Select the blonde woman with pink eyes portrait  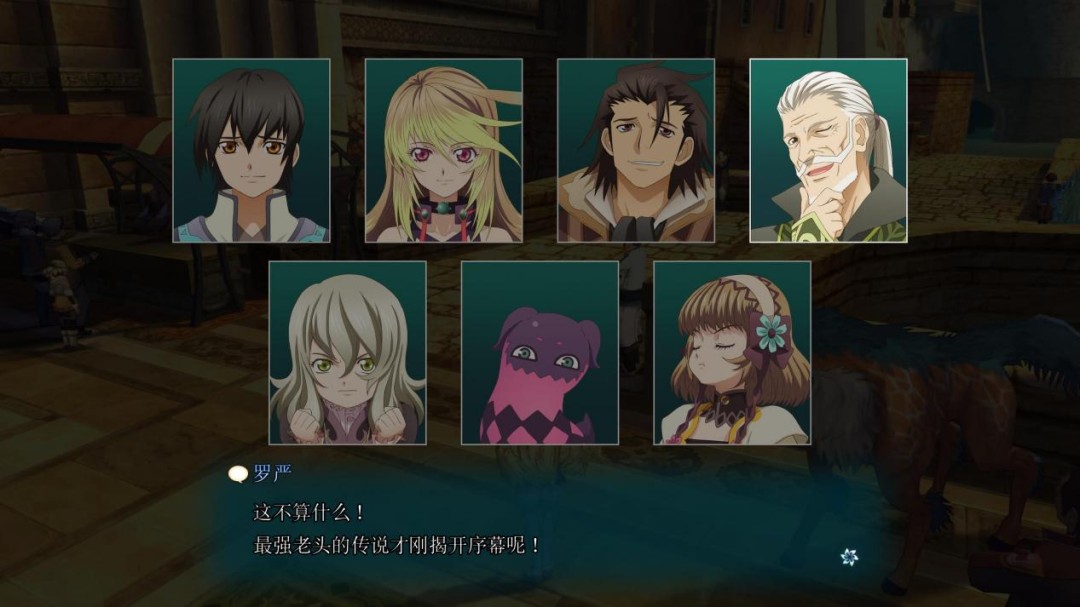tap(443, 150)
